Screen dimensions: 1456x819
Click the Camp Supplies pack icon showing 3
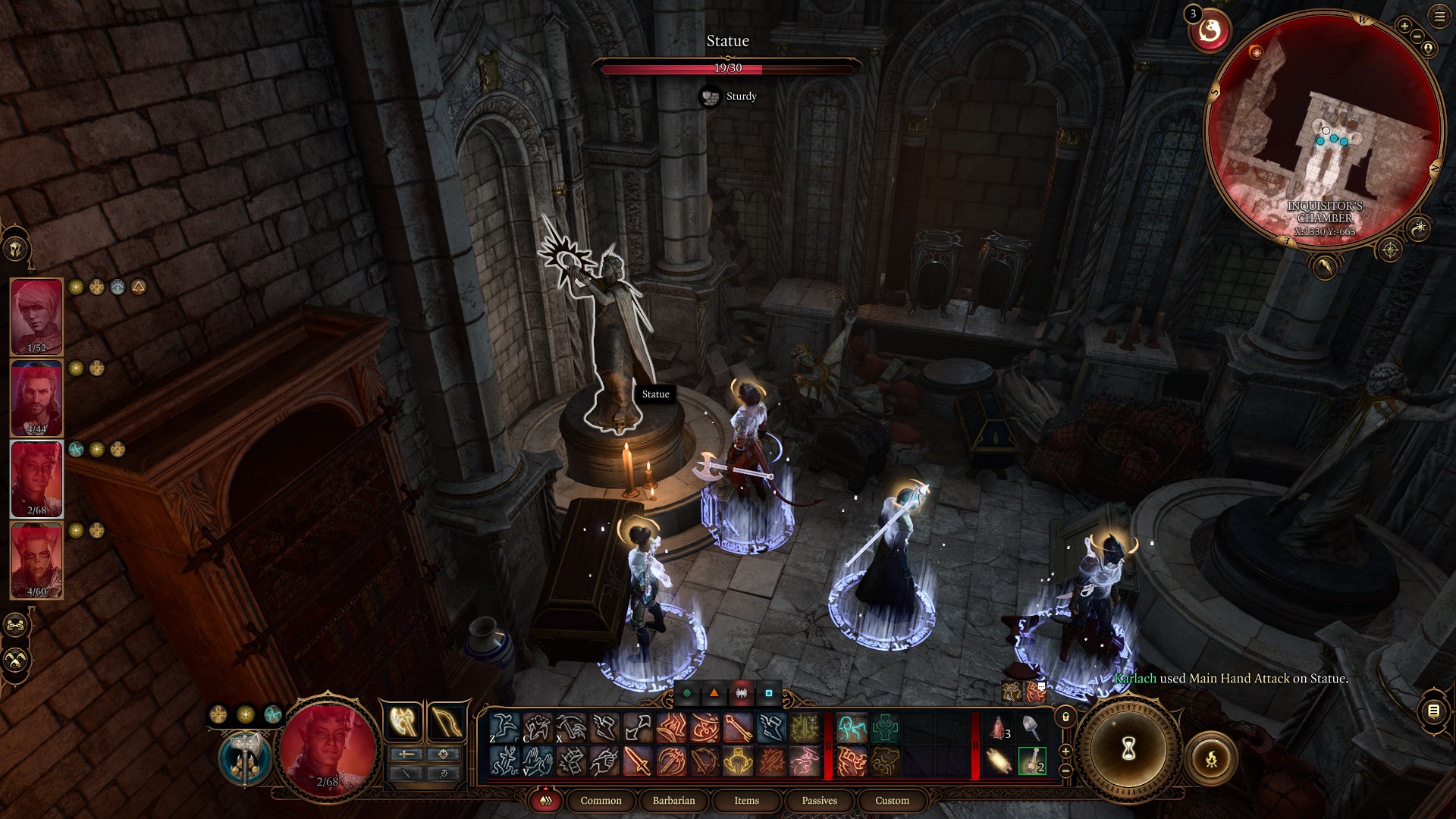[997, 726]
